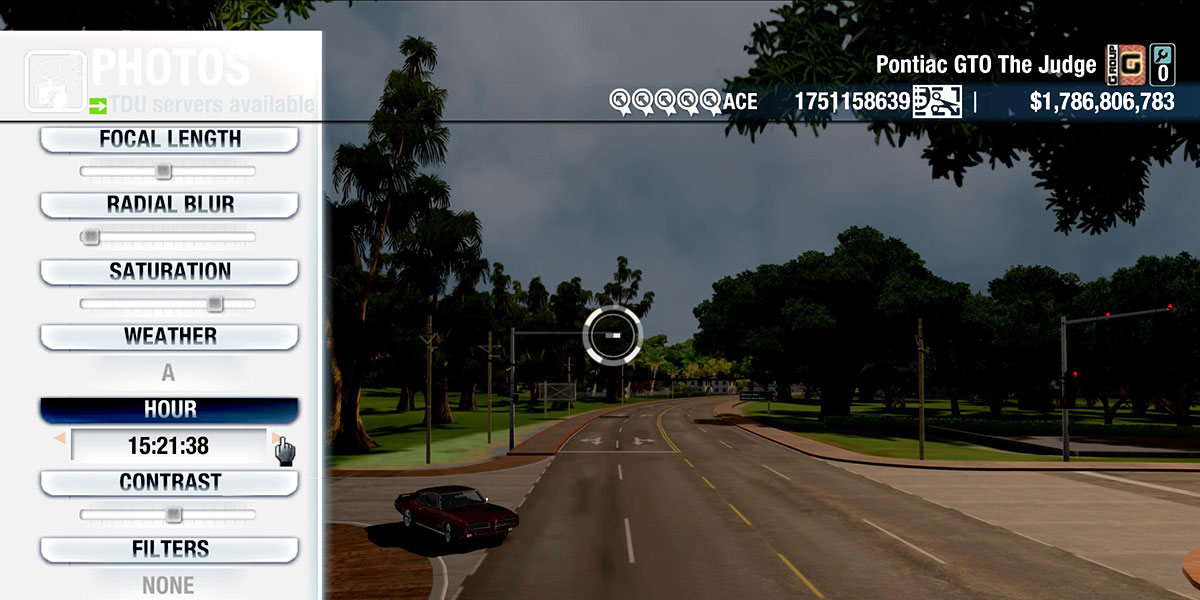Viewport: 1200px width, 600px height.
Task: Click the Radial Blur slider handle
Action: [x=91, y=237]
